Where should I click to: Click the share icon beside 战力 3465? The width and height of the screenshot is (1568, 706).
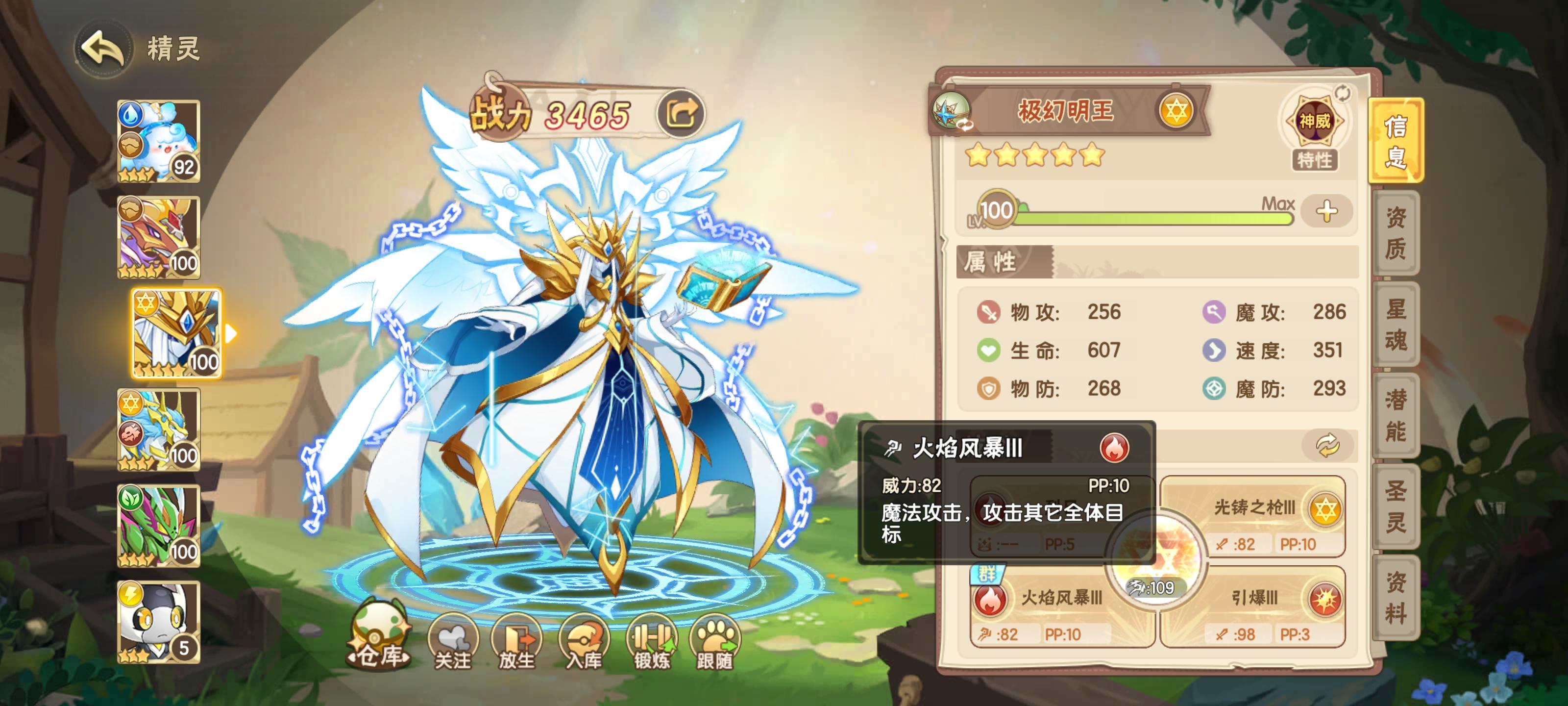[x=681, y=113]
